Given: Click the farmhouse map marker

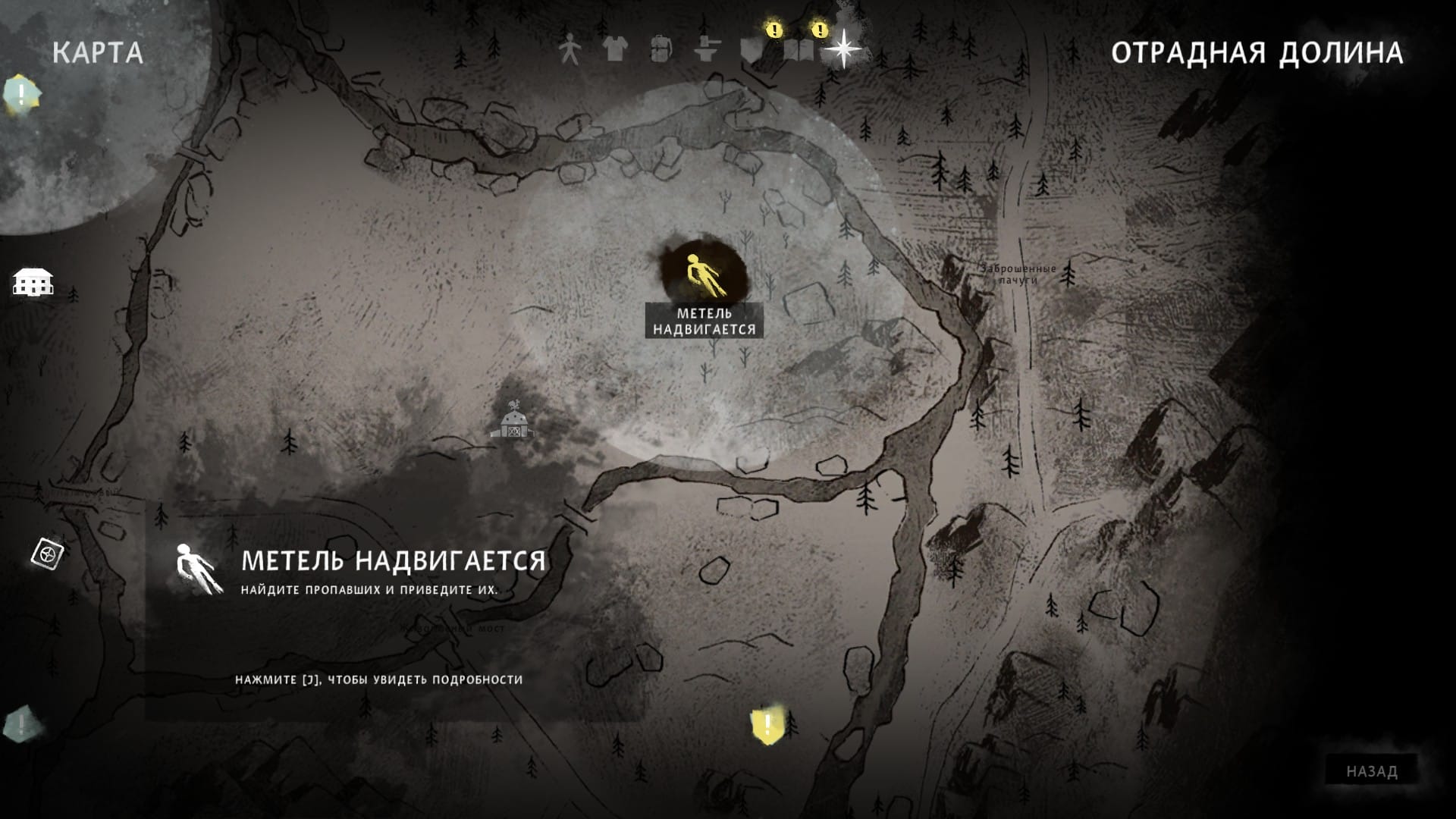Looking at the screenshot, I should 33,281.
